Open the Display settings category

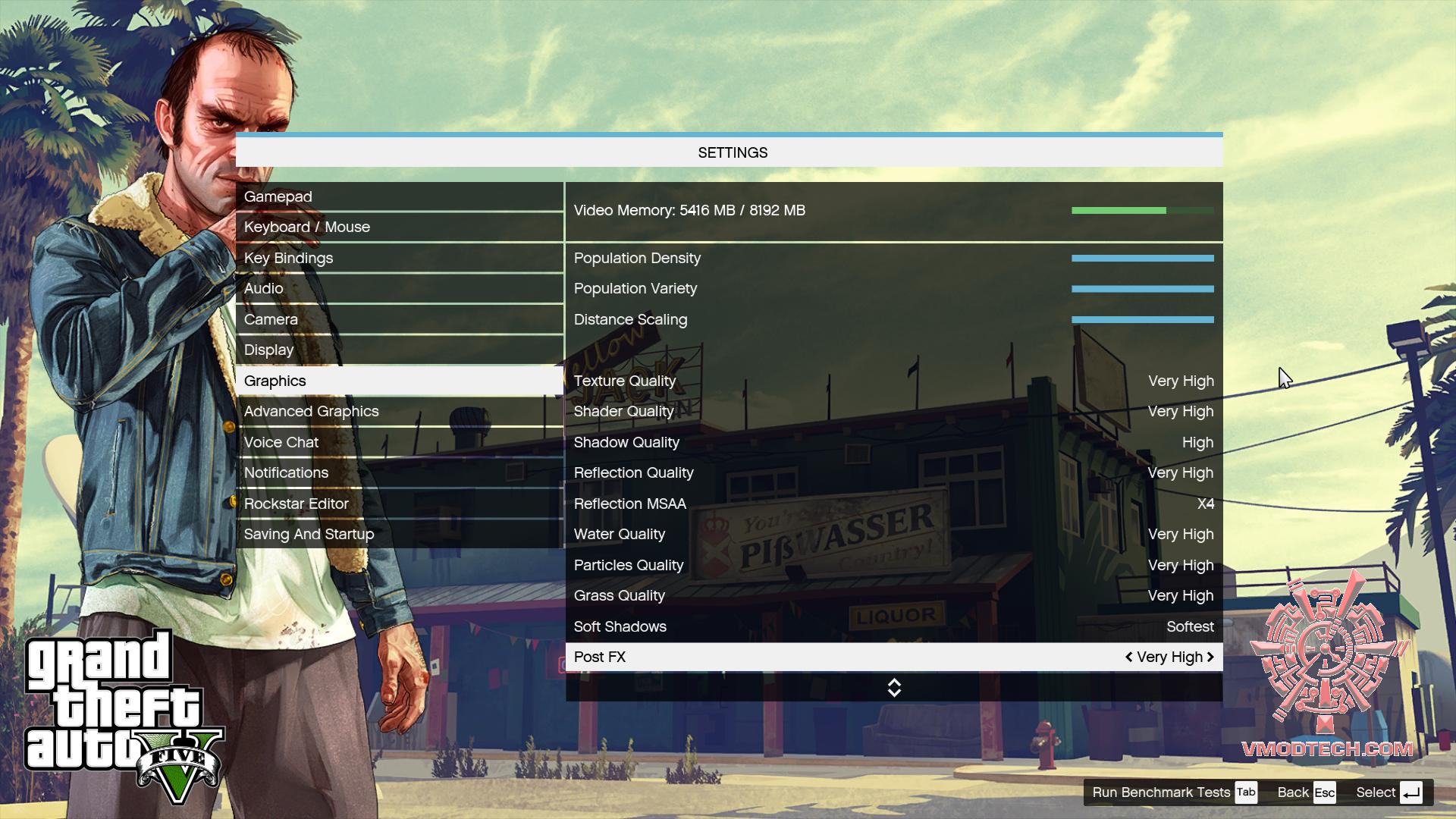[x=399, y=350]
